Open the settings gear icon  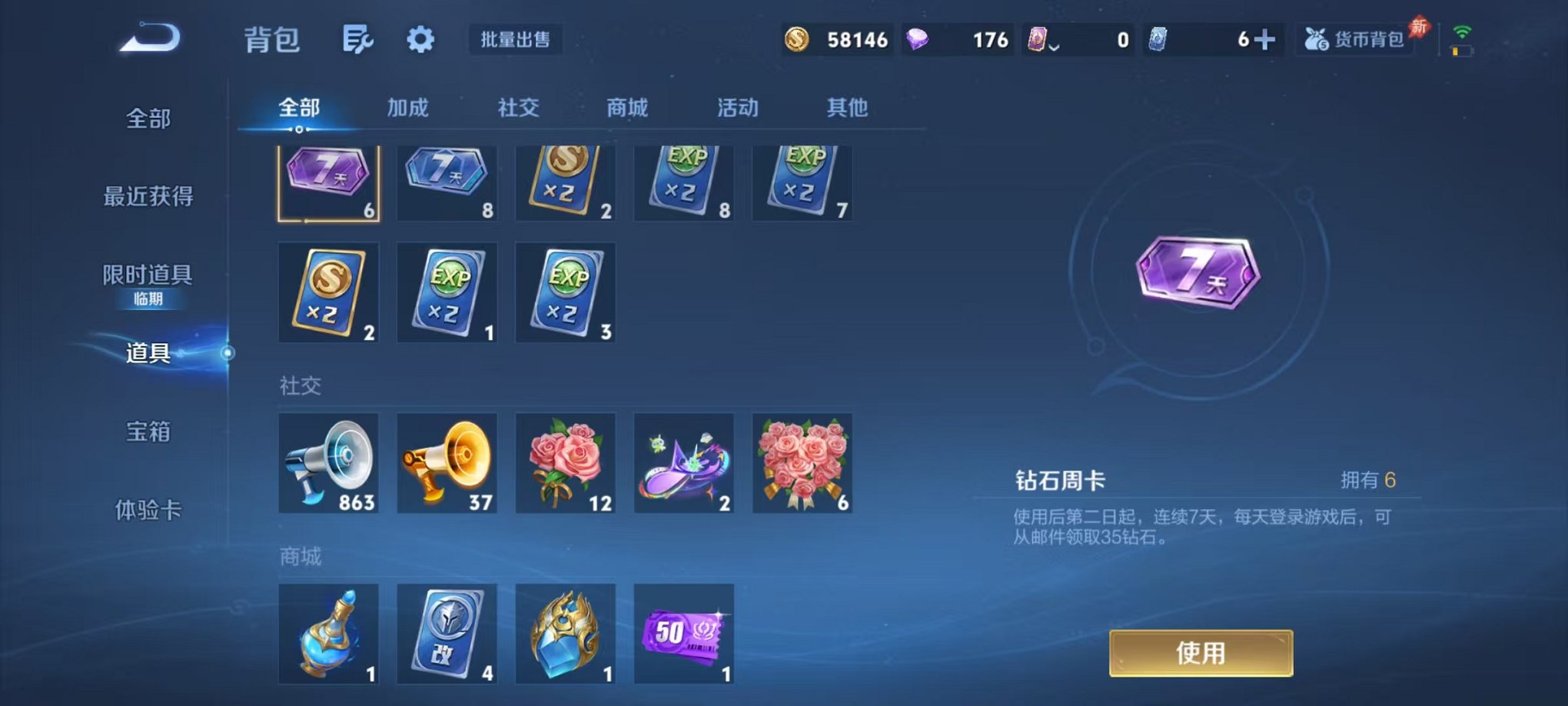pyautogui.click(x=420, y=40)
